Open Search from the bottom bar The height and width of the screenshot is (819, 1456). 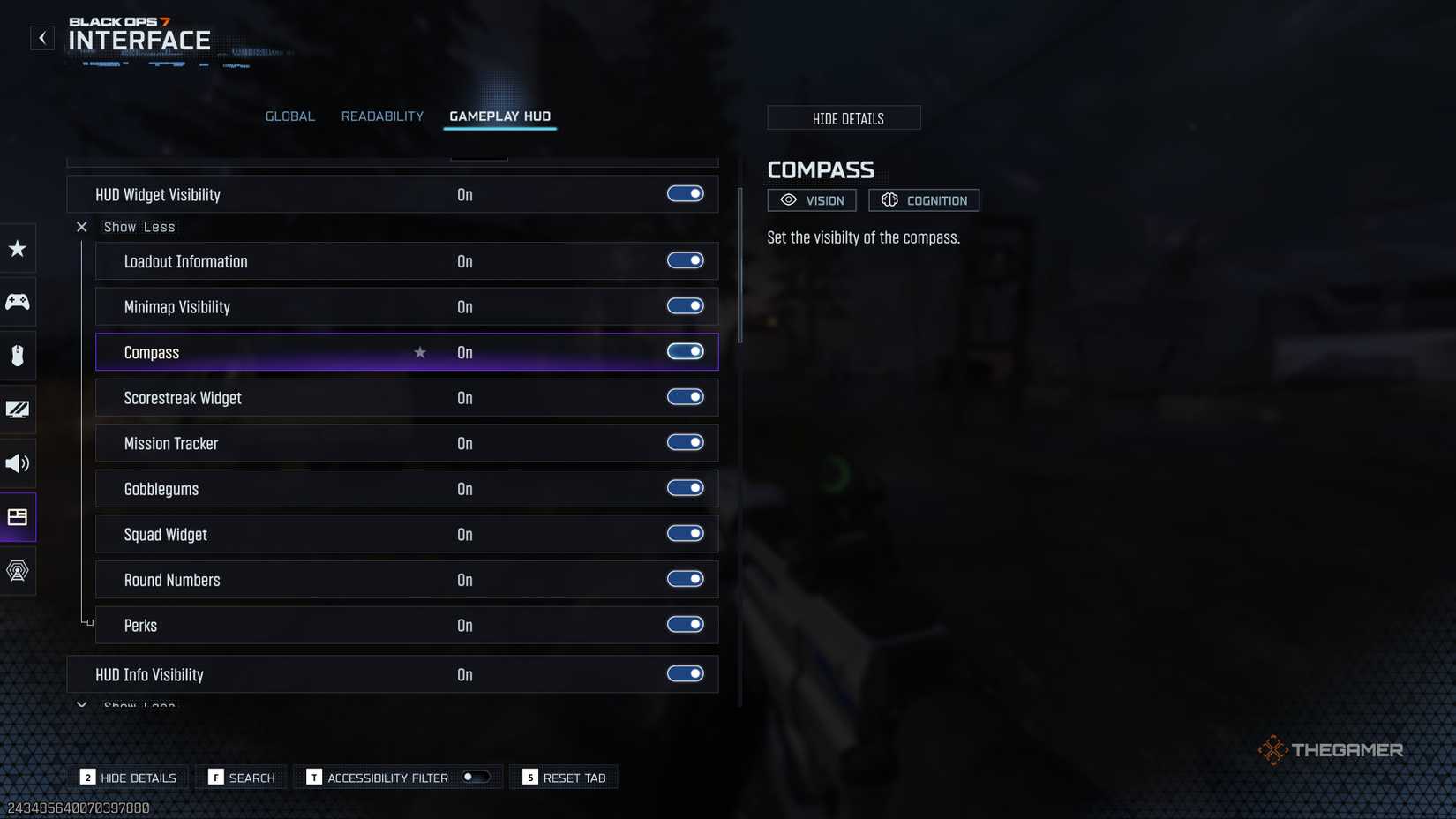click(x=241, y=777)
